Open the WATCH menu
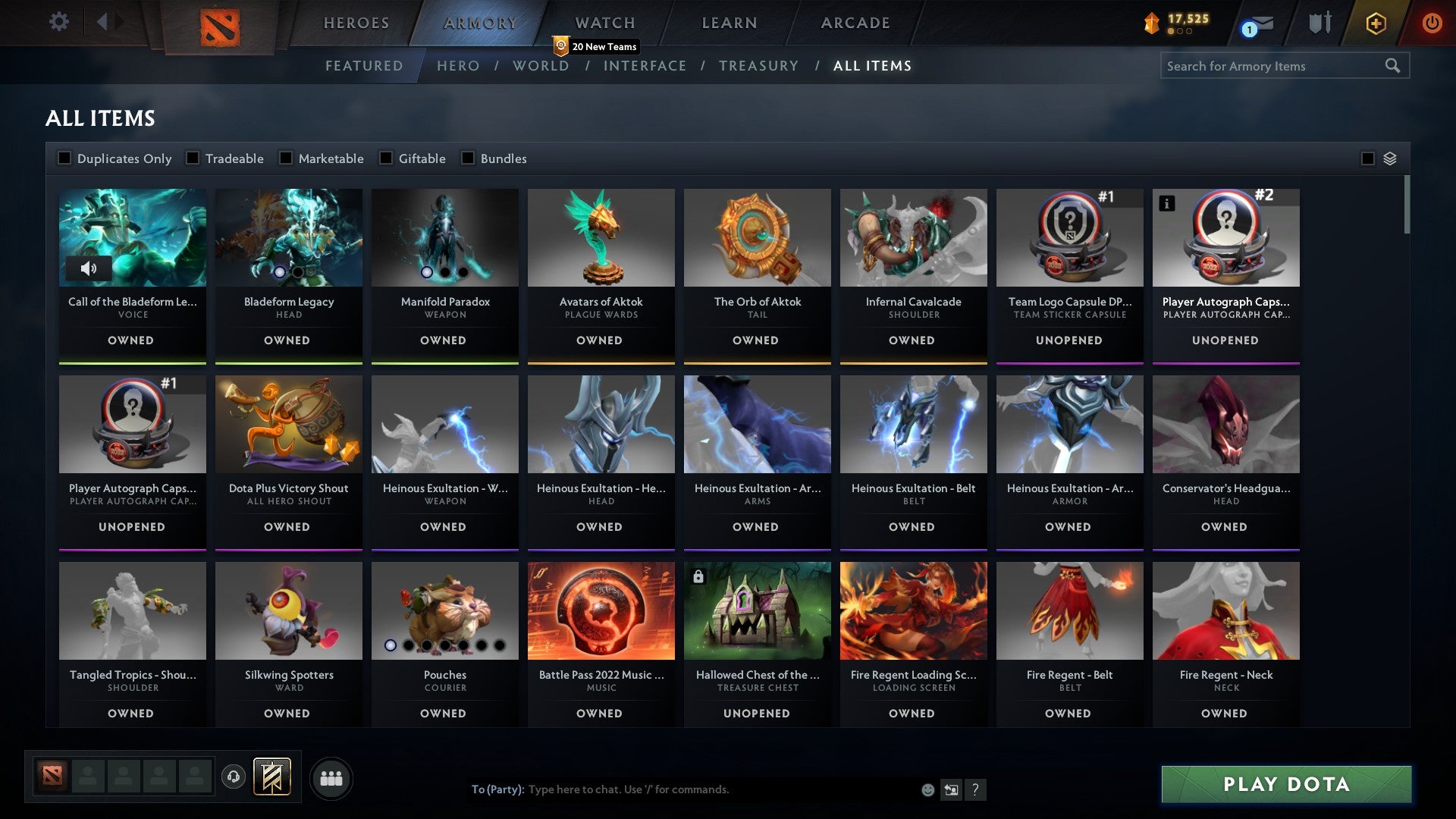The image size is (1456, 819). 604,23
